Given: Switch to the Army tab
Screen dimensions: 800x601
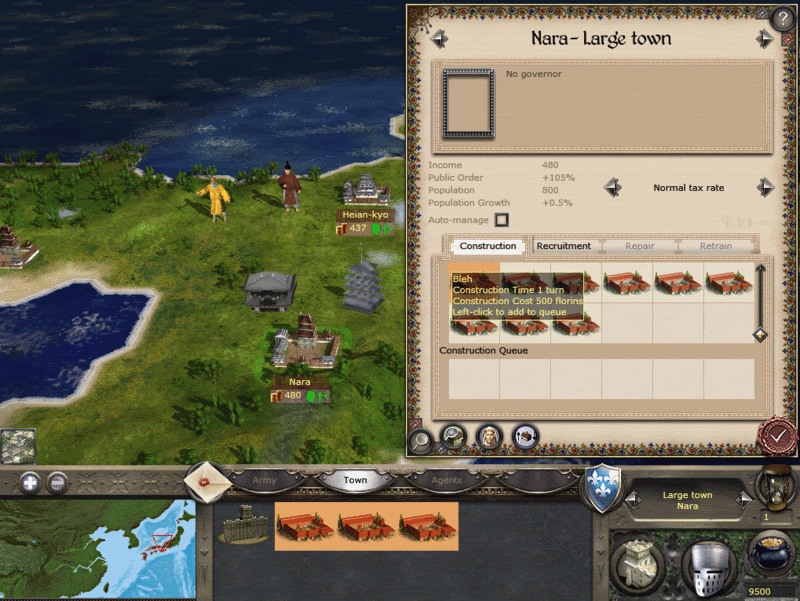Looking at the screenshot, I should 264,480.
